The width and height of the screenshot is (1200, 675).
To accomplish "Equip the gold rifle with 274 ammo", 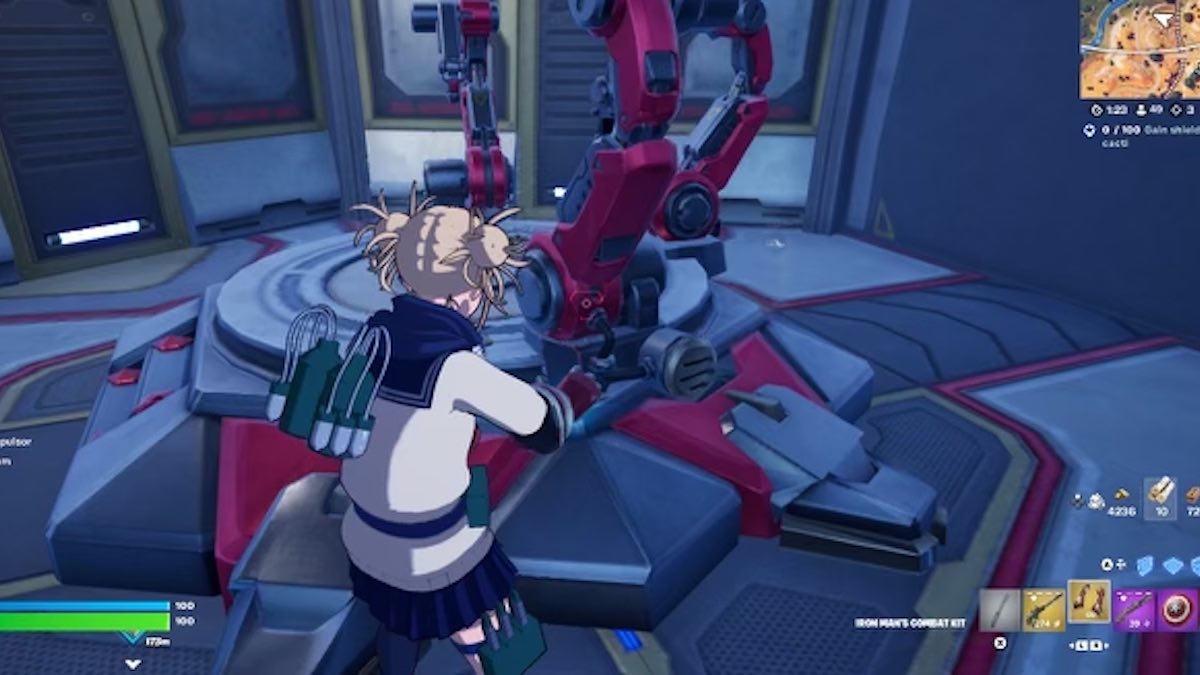I will pos(1043,609).
